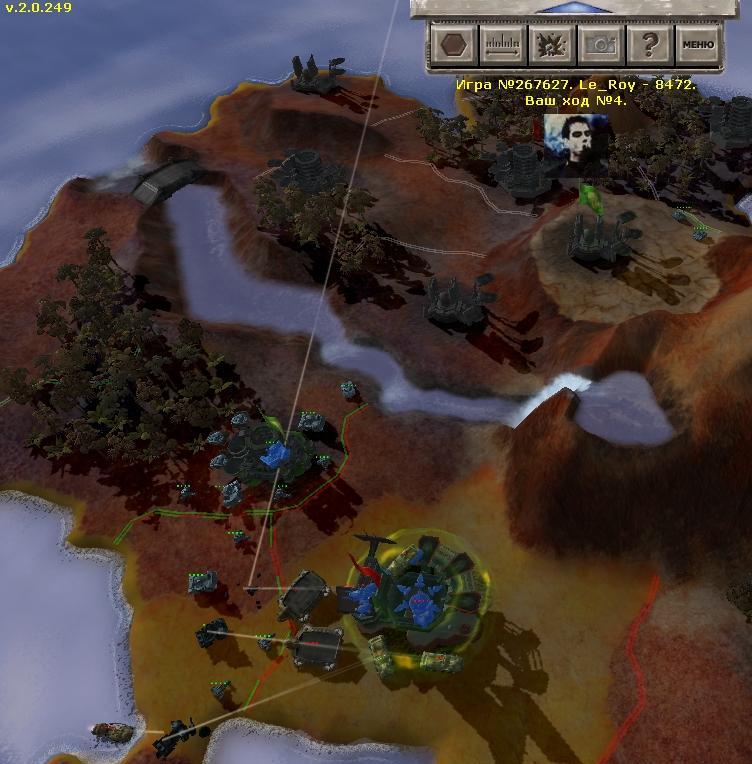Toggle the hexagon grid button

point(454,45)
